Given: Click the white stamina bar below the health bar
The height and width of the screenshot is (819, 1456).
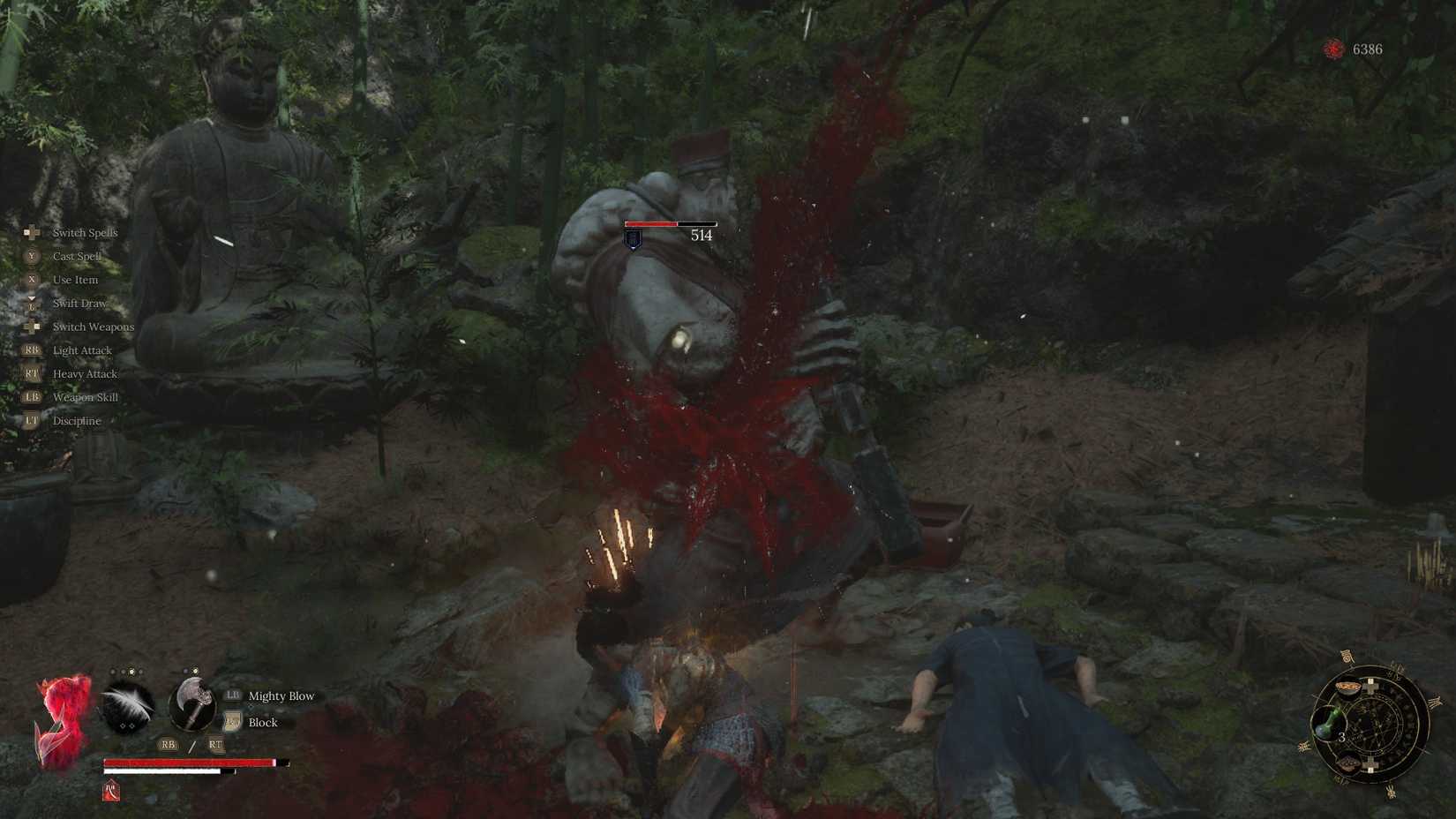Looking at the screenshot, I should 161,771.
